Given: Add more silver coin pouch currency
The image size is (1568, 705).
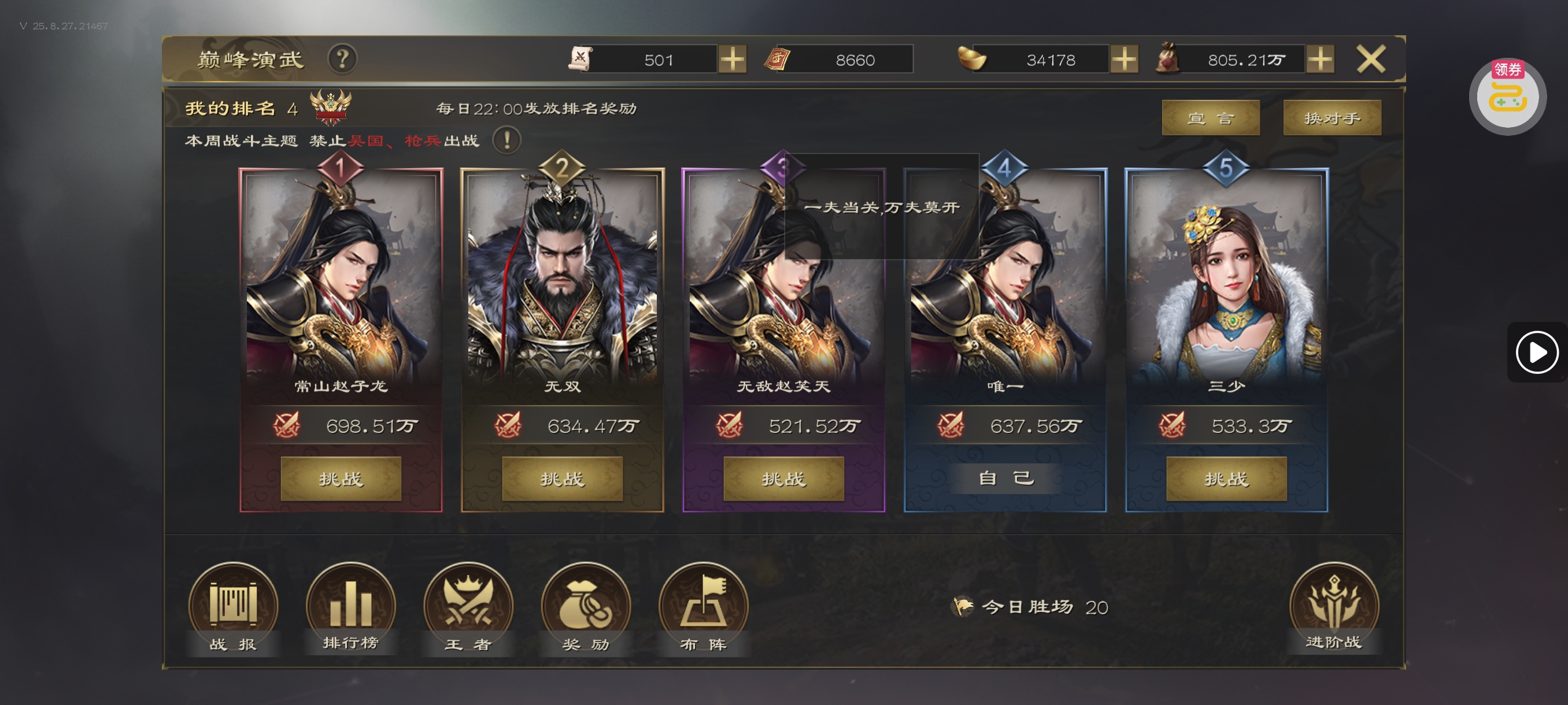Looking at the screenshot, I should (x=1321, y=60).
